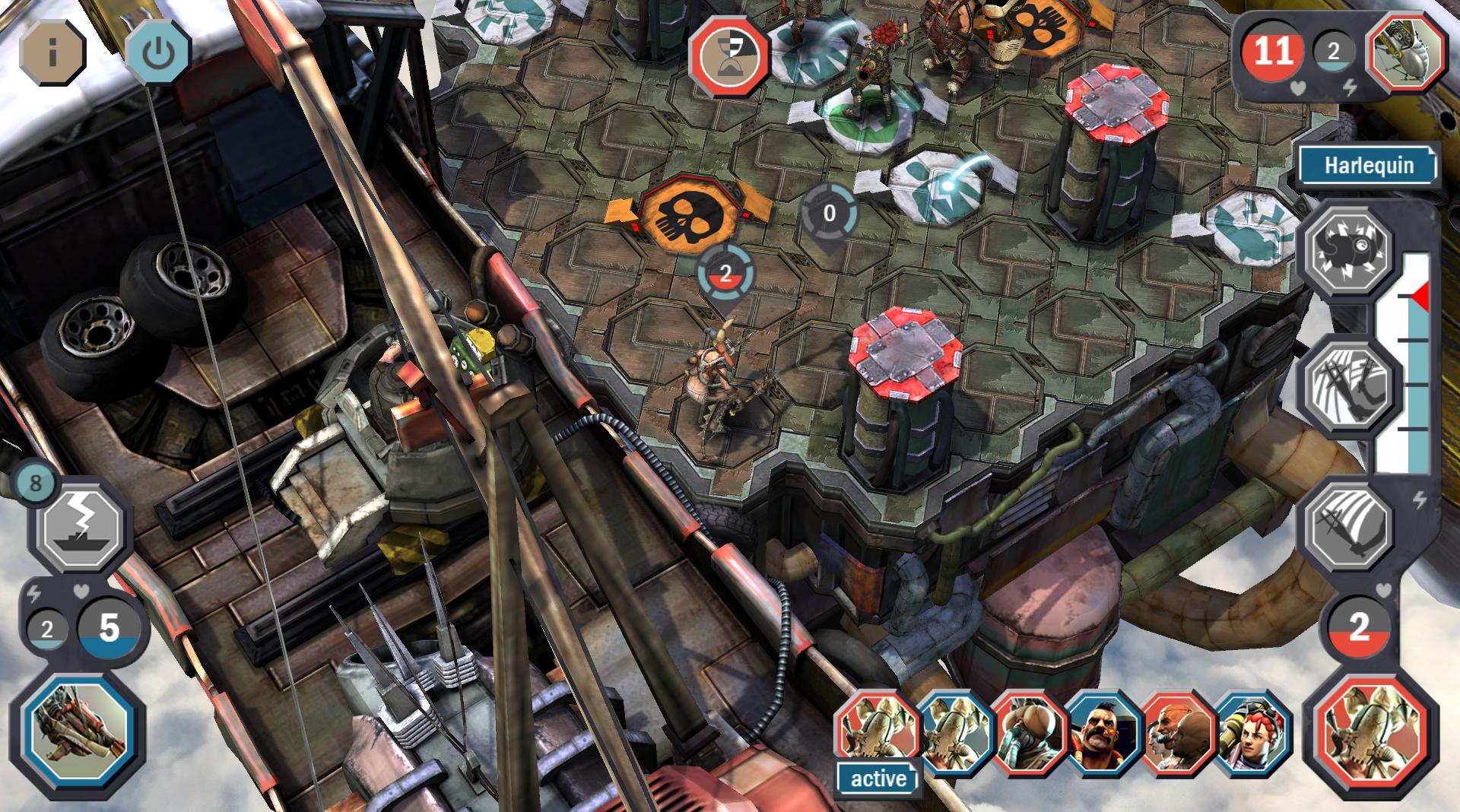1460x812 pixels.
Task: Click the power button
Action: click(157, 52)
